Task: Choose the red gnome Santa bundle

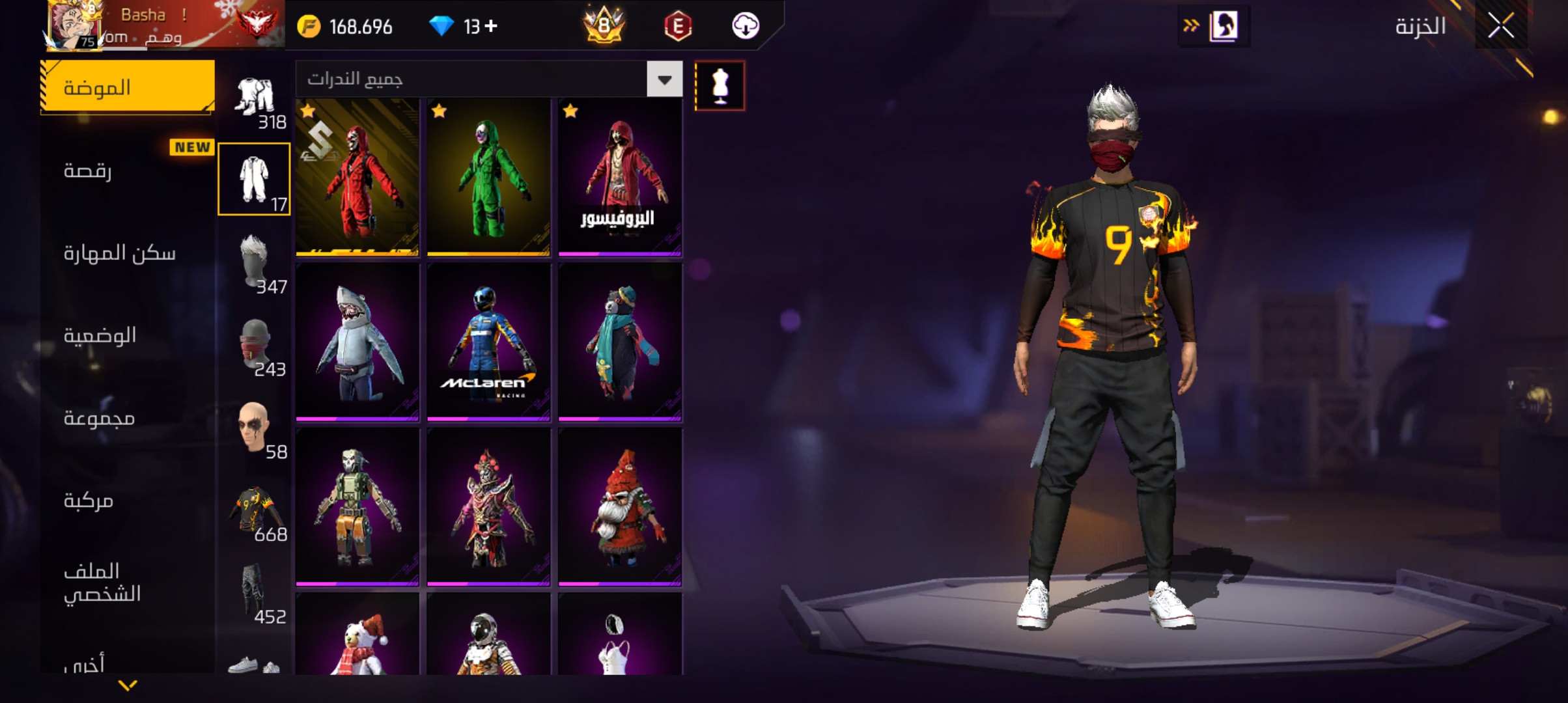Action: (620, 507)
